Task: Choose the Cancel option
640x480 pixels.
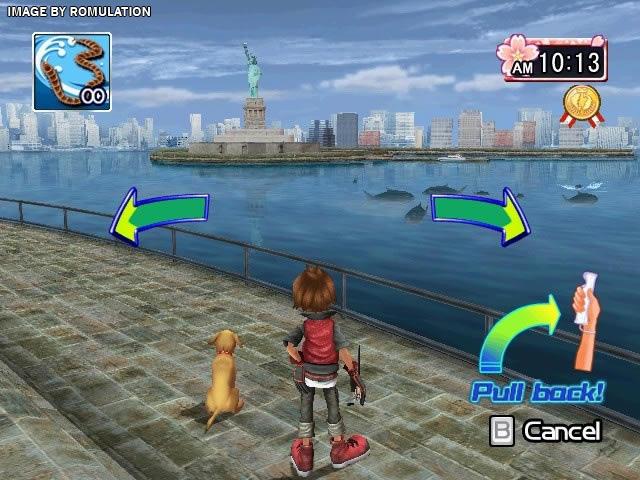Action: point(548,431)
